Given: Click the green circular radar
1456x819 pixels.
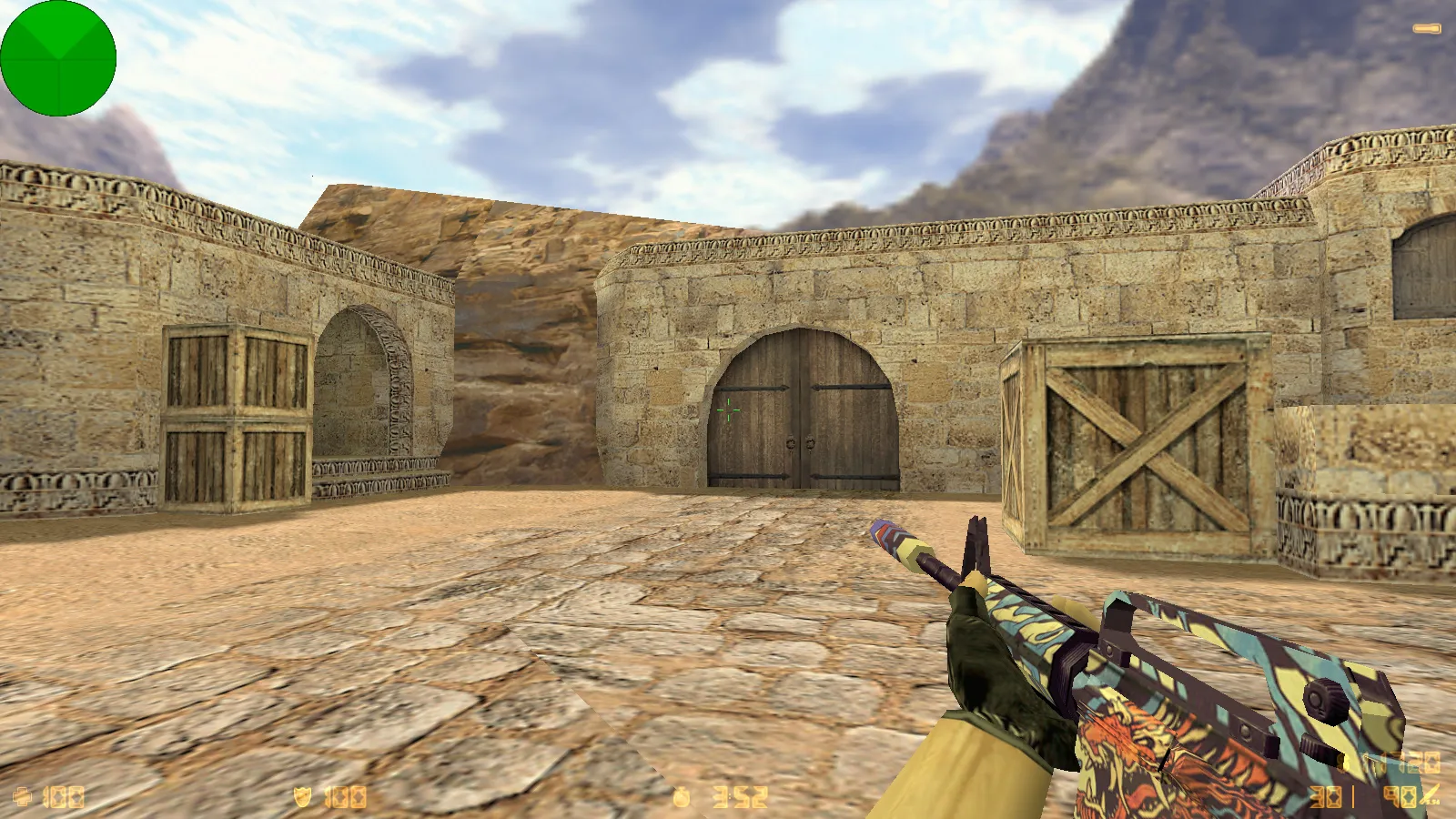Looking at the screenshot, I should pos(58,58).
